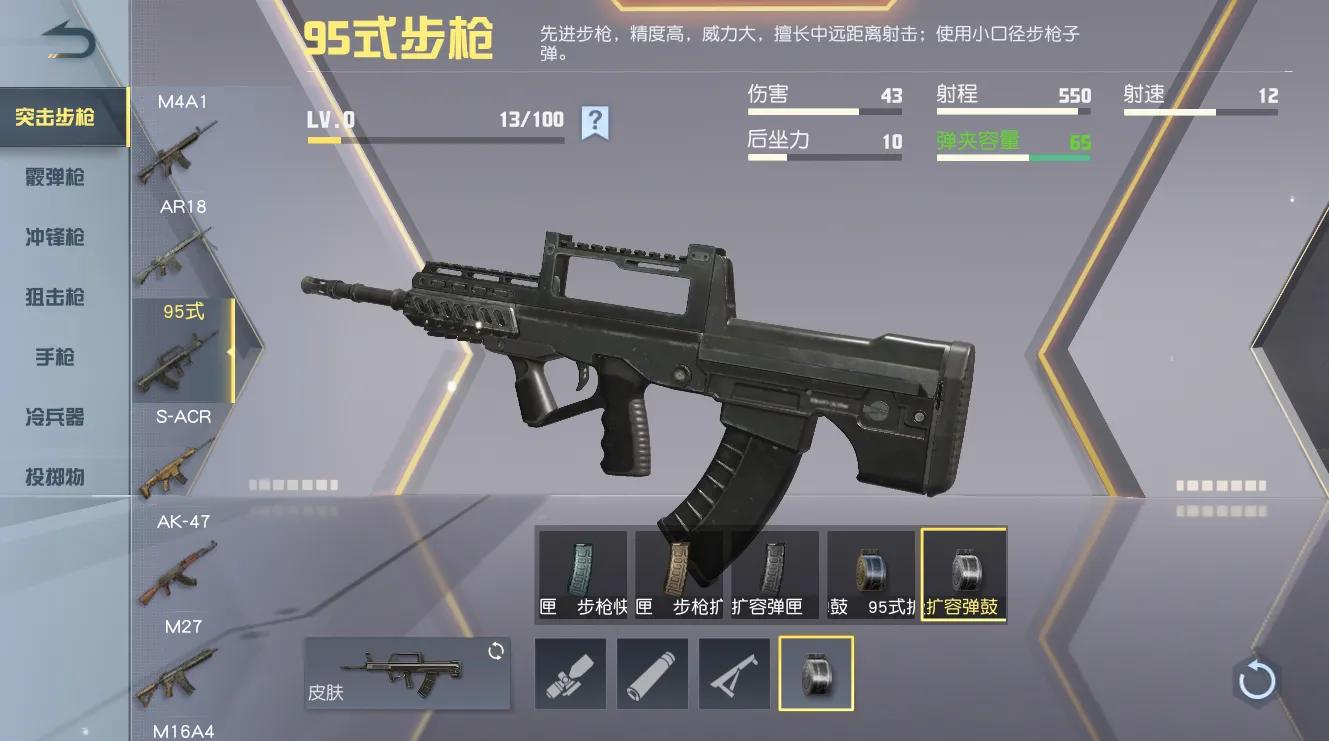
Task: Open the 皮肤 weapon skin panel
Action: (x=405, y=672)
